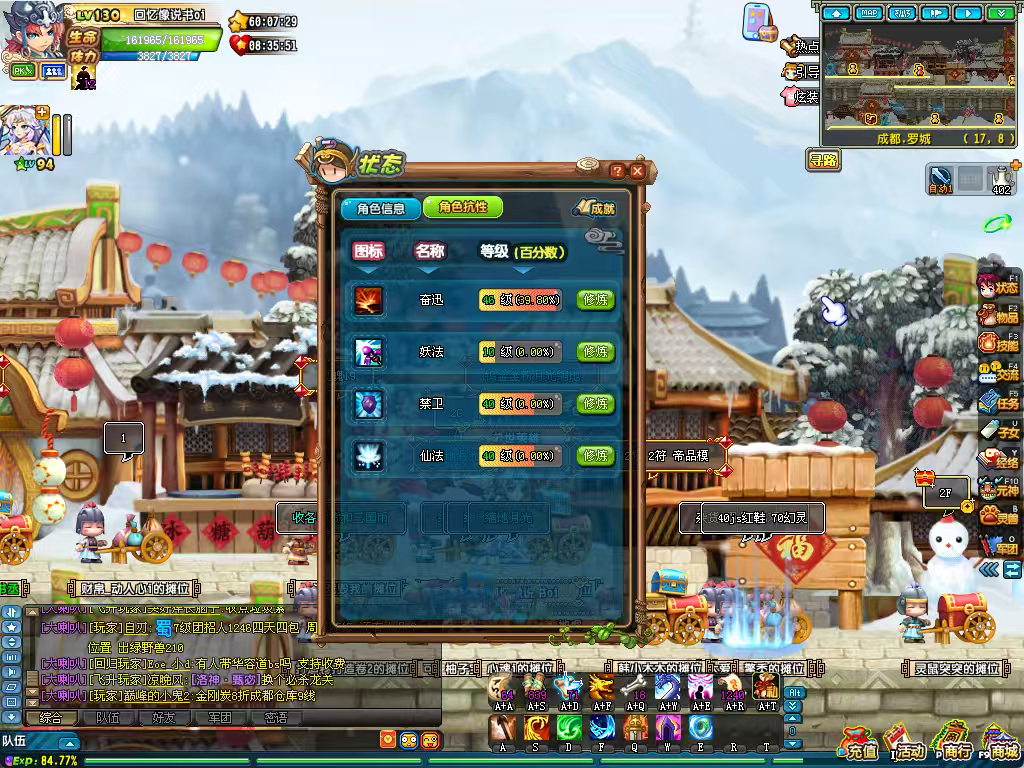Open the help question mark button
Image resolution: width=1024 pixels, height=768 pixels.
[x=617, y=171]
